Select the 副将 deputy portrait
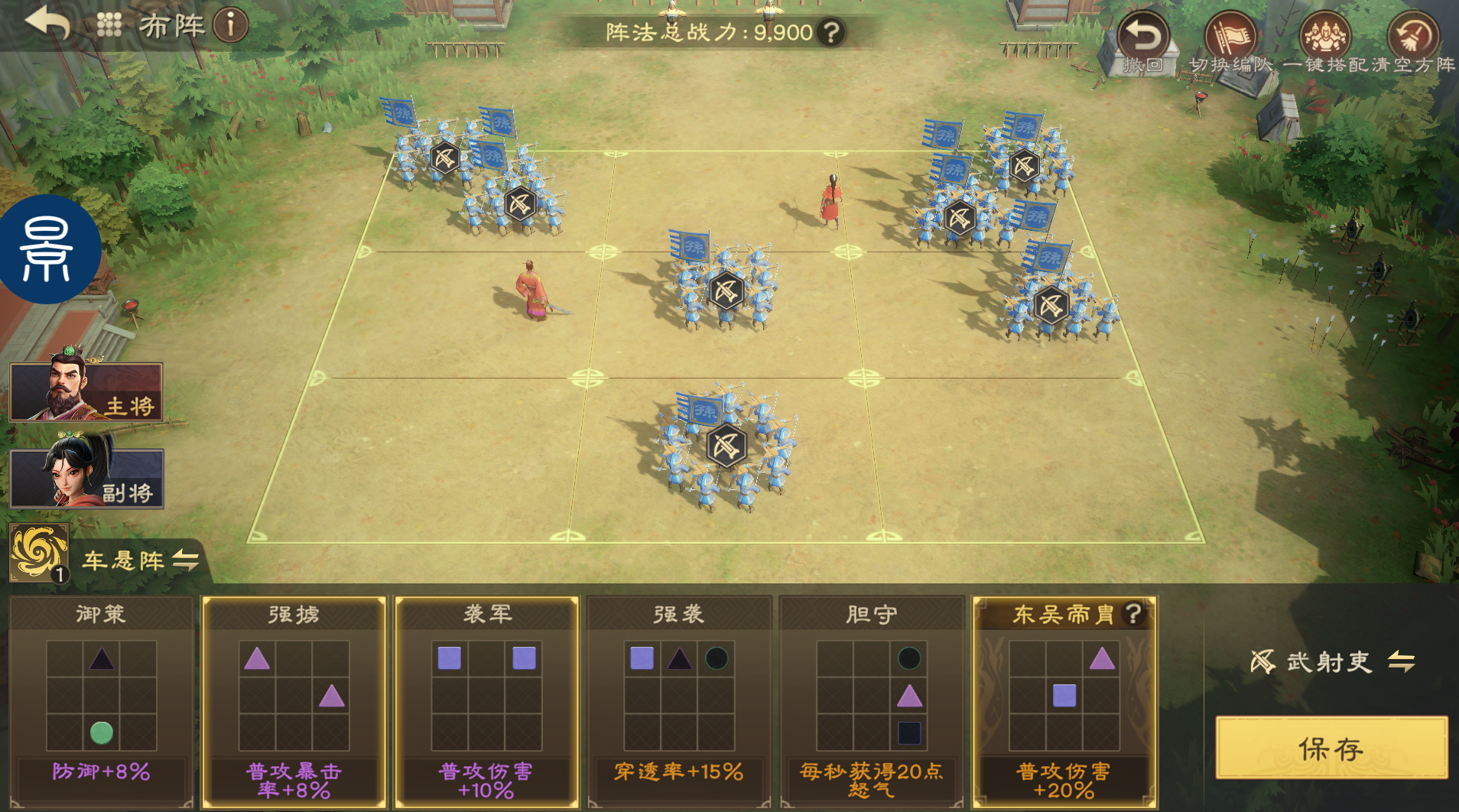The image size is (1459, 812). coord(86,478)
